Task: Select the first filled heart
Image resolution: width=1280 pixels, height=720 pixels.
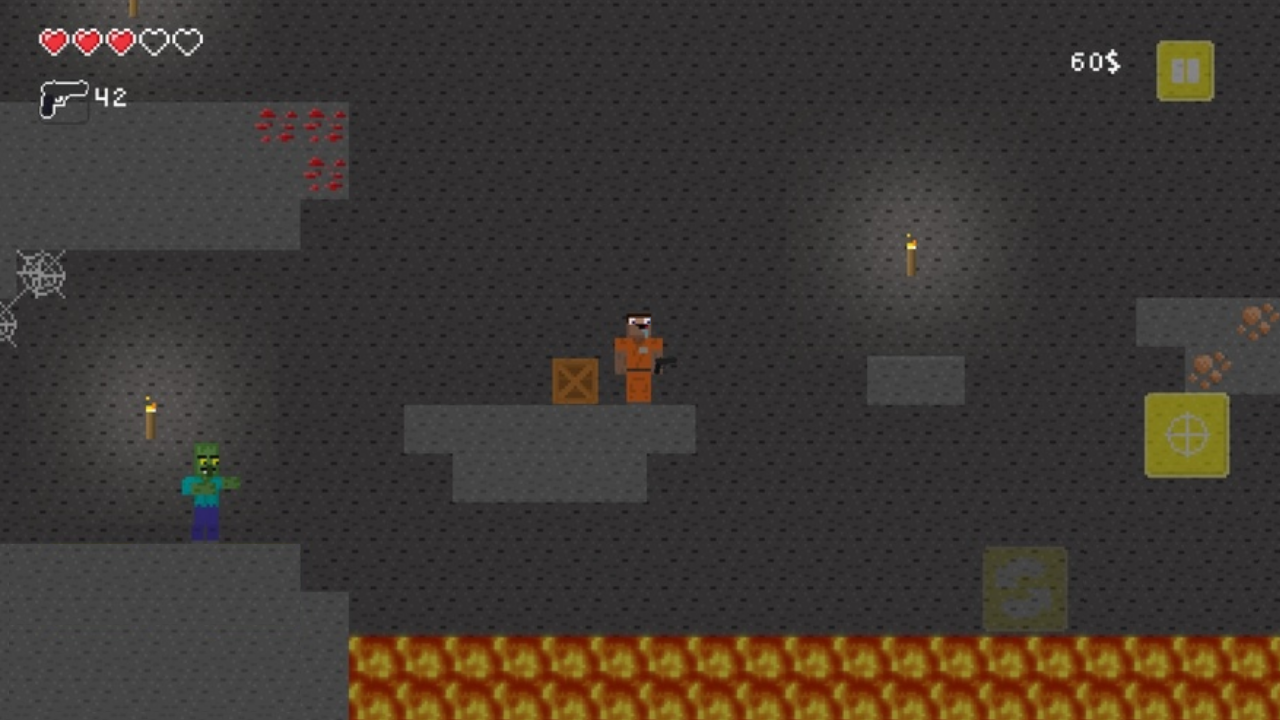Action: (x=55, y=42)
